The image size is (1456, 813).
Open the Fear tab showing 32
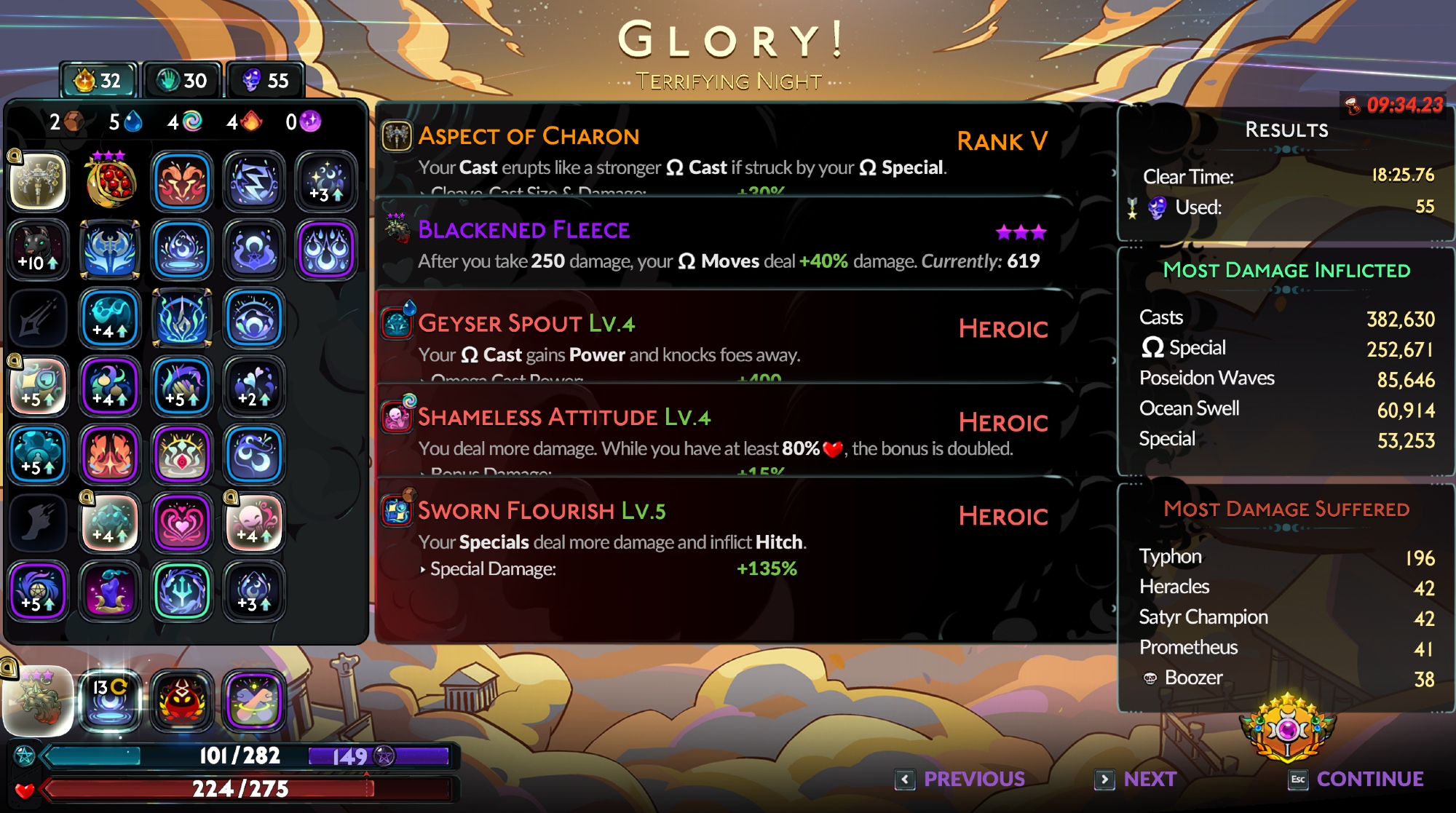pyautogui.click(x=98, y=80)
